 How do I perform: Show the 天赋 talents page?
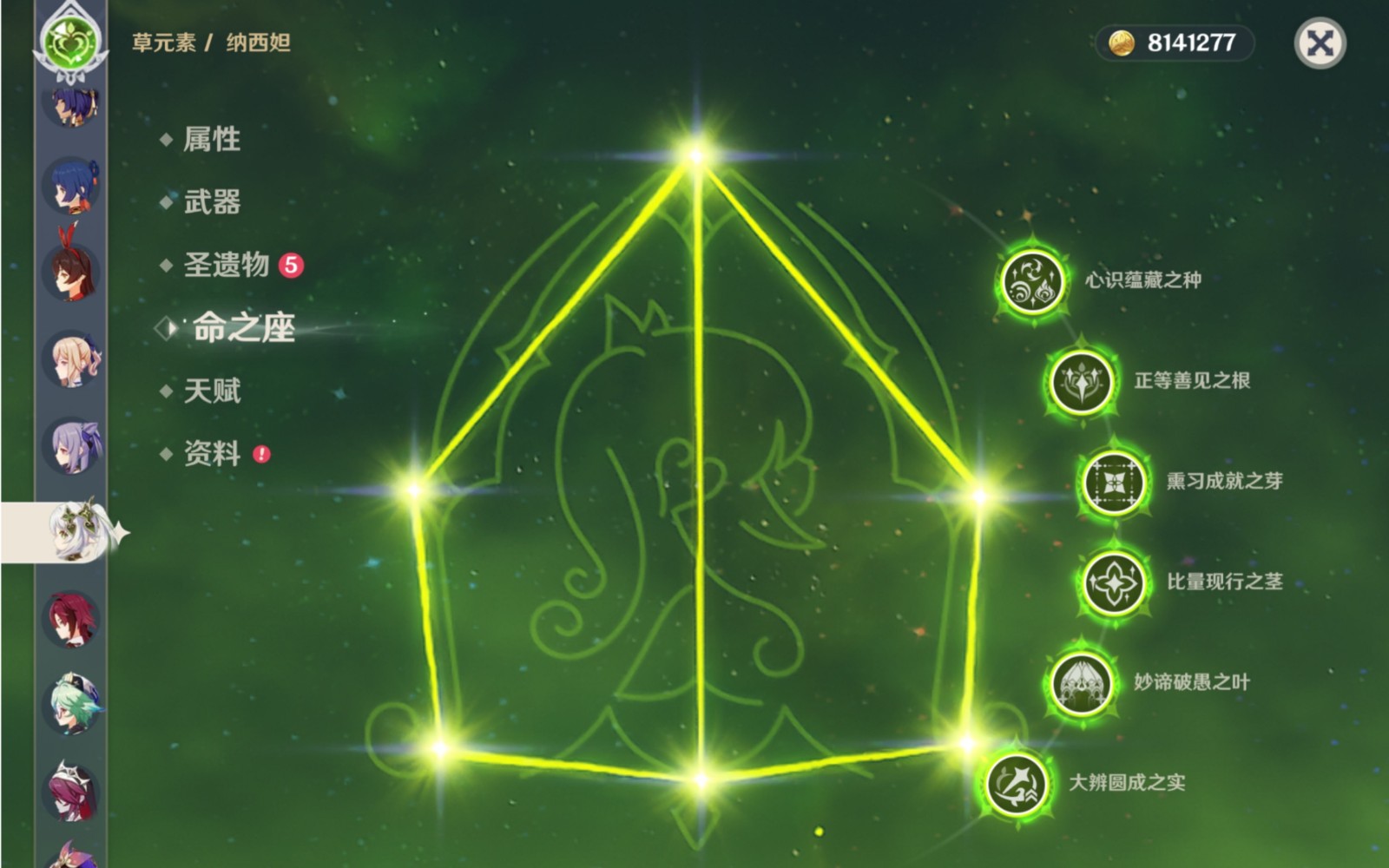click(212, 391)
